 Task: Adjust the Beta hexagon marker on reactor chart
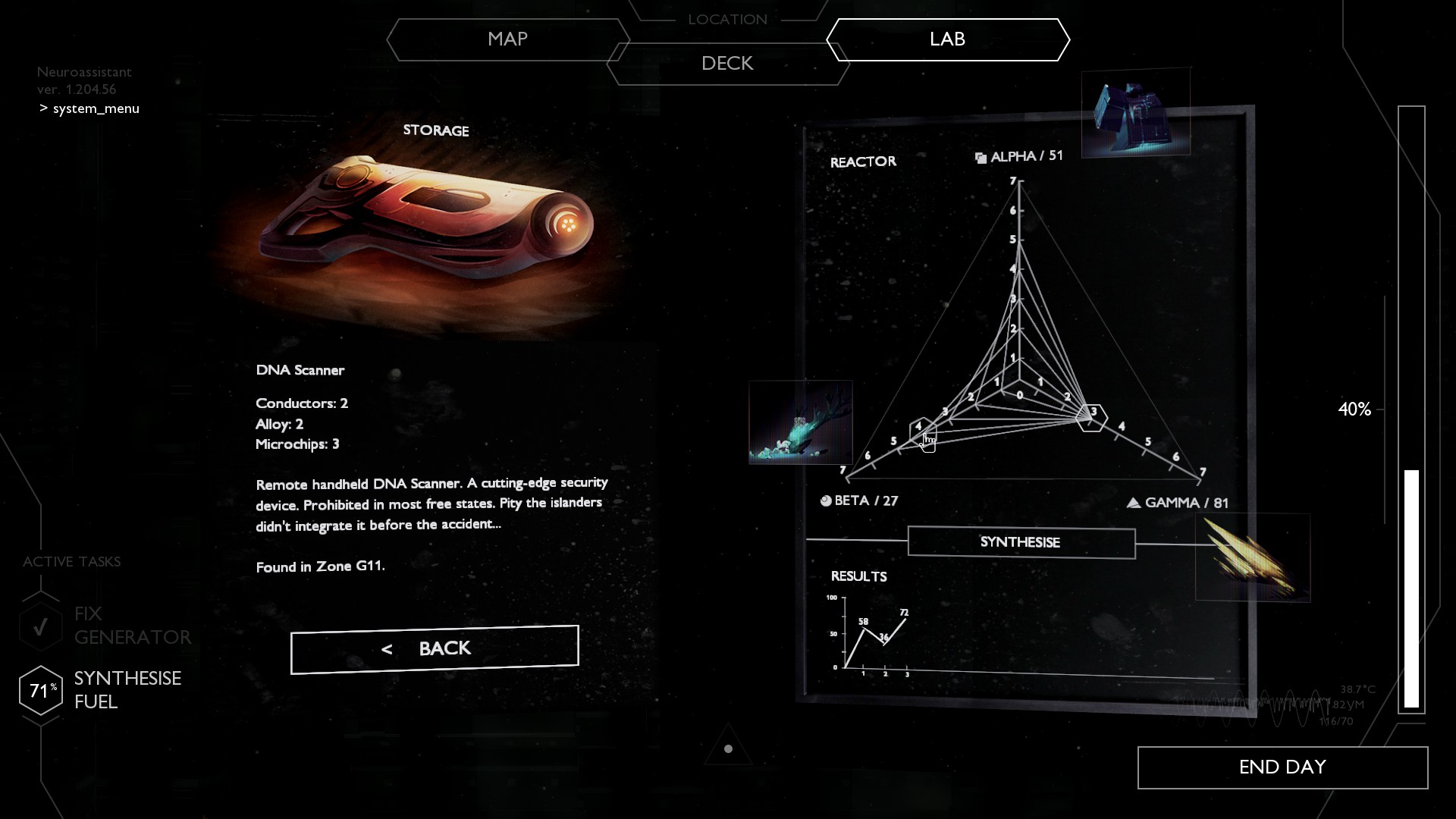click(922, 431)
